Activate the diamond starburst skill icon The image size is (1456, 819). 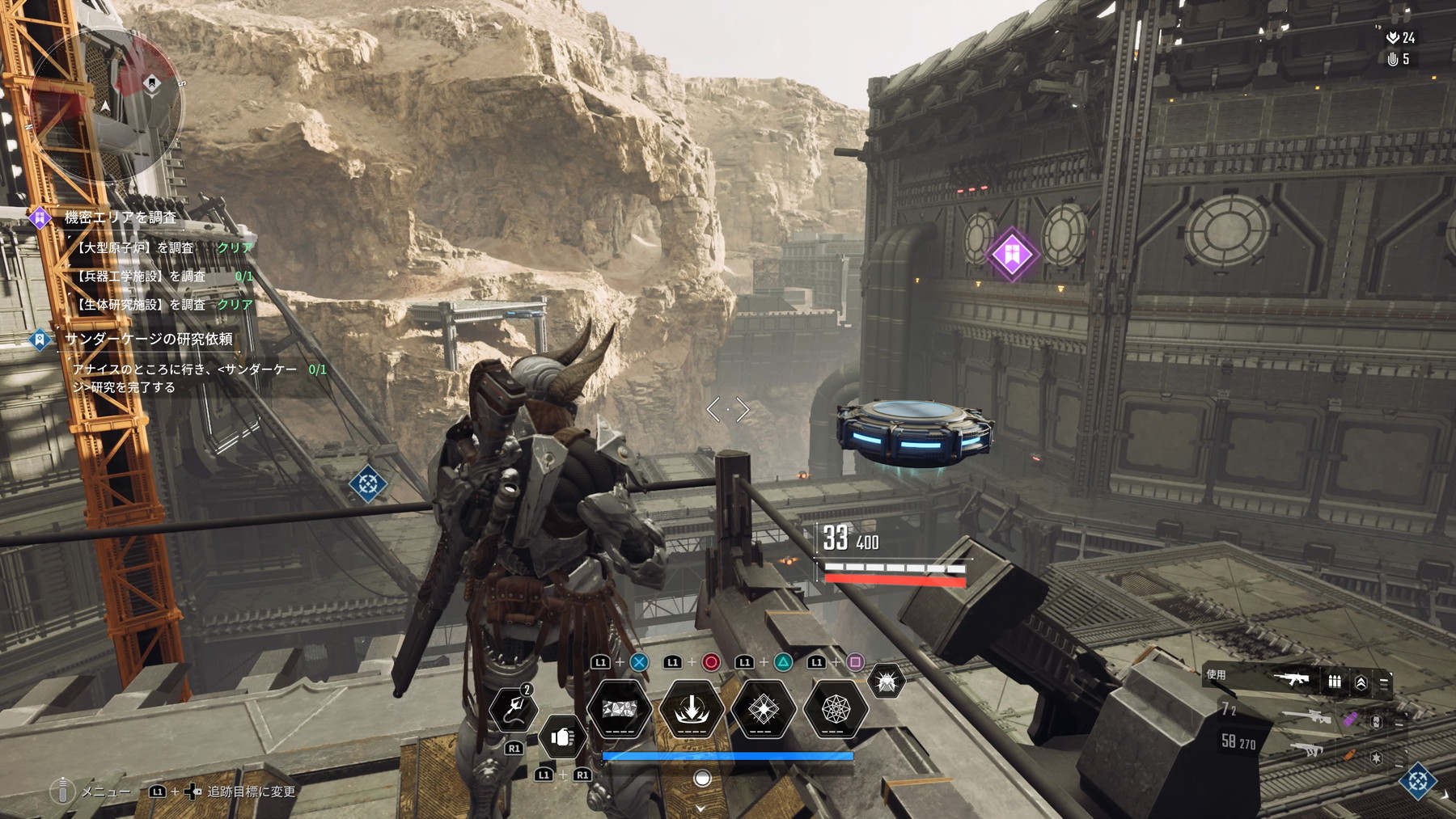point(763,709)
